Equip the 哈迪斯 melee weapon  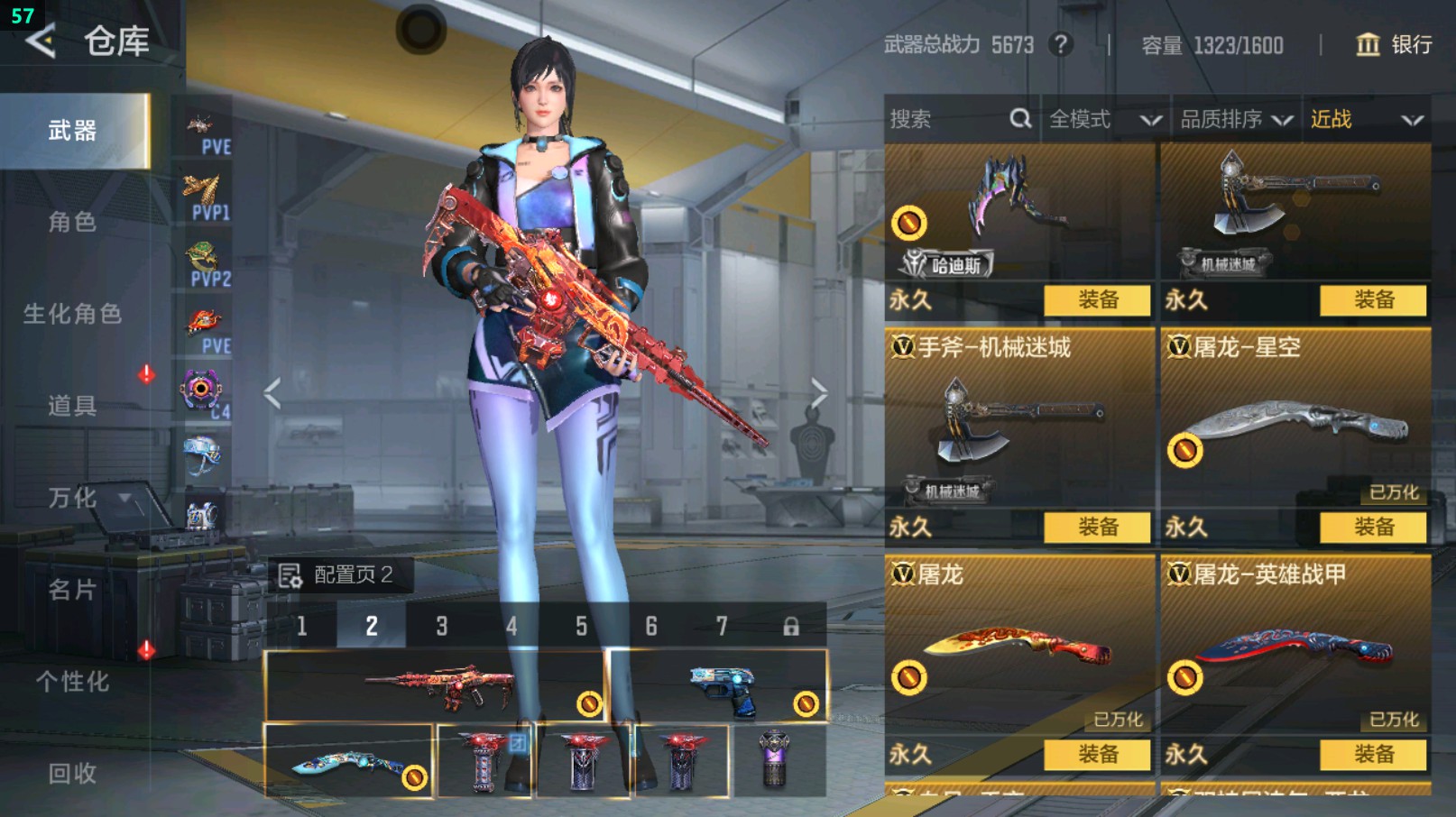[1097, 300]
